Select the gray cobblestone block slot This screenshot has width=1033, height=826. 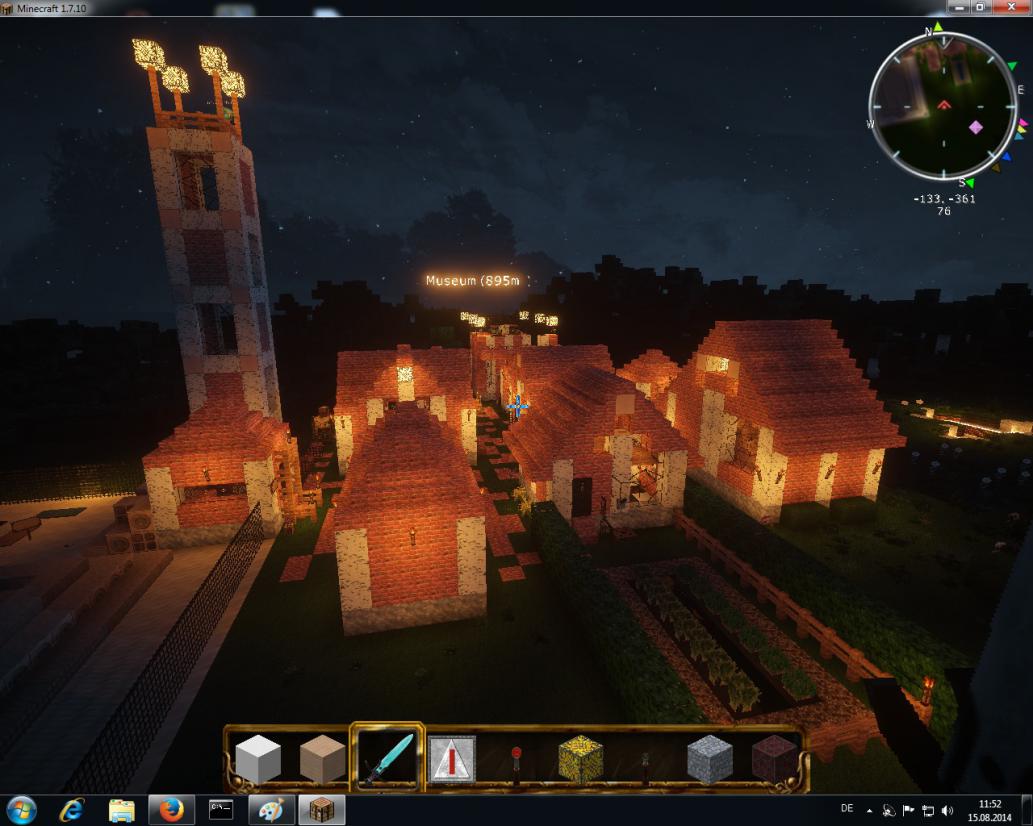tap(710, 760)
